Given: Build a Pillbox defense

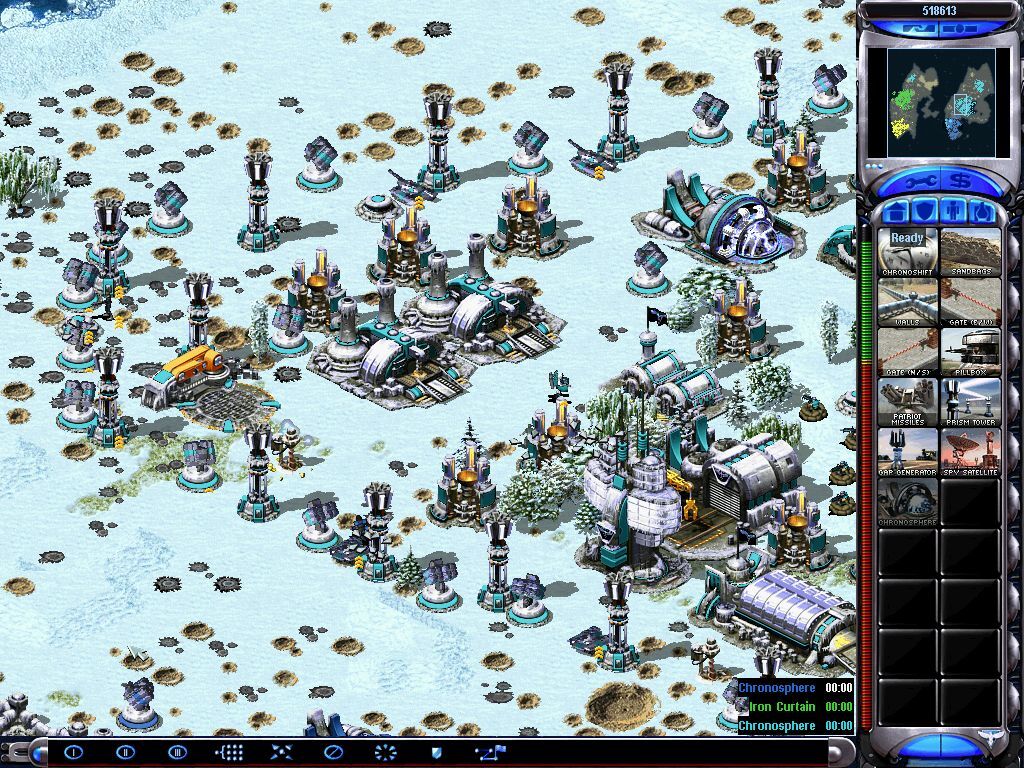Looking at the screenshot, I should 970,352.
